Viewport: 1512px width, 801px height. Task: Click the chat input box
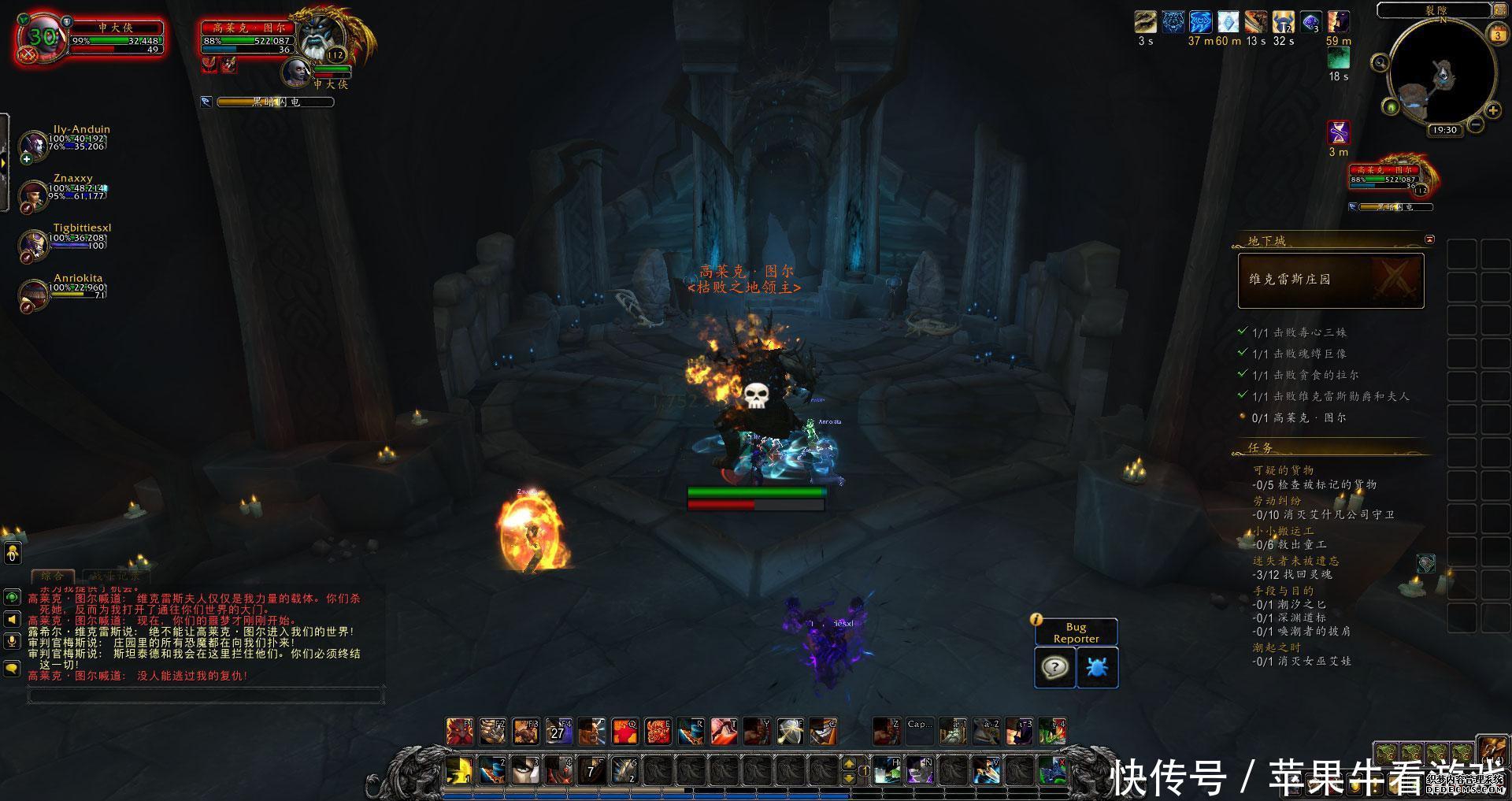click(205, 695)
